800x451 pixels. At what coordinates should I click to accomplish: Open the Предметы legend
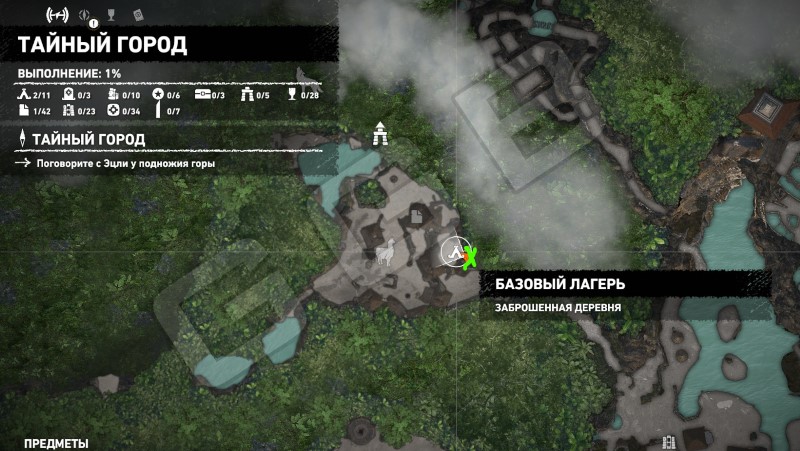56,443
